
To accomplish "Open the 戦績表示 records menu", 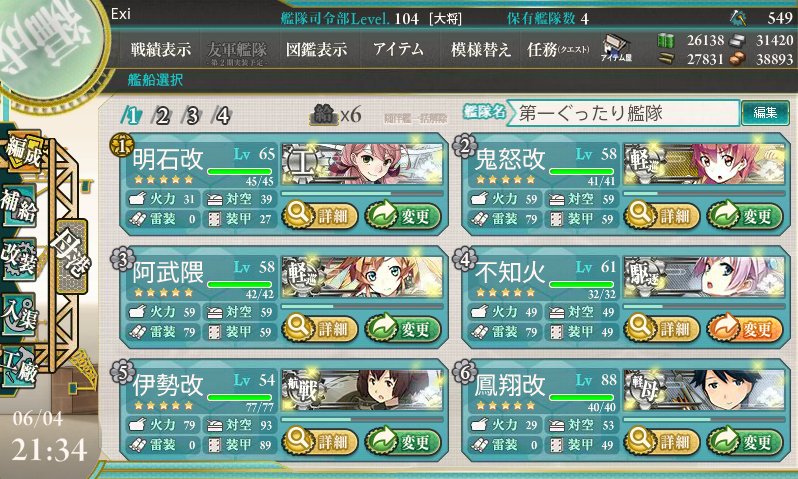I will (x=163, y=49).
